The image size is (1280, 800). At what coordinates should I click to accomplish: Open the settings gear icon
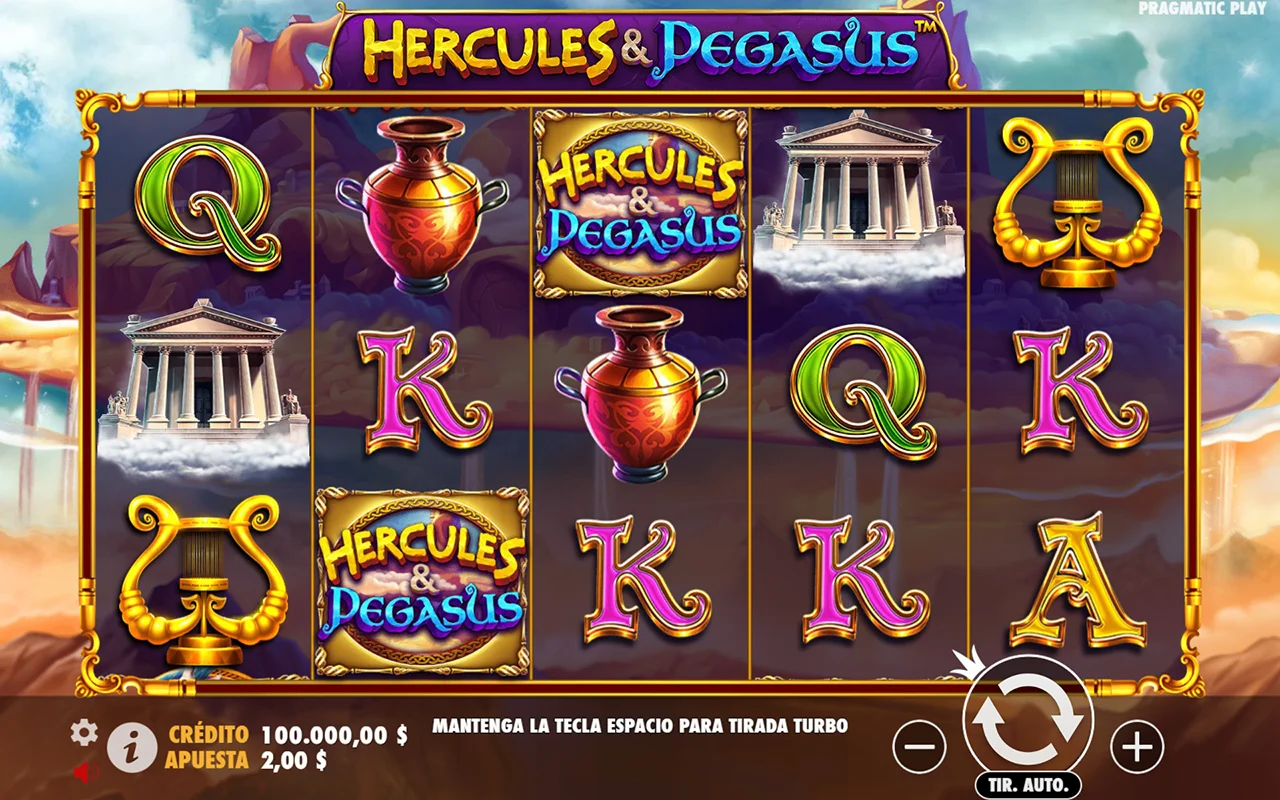tap(84, 733)
